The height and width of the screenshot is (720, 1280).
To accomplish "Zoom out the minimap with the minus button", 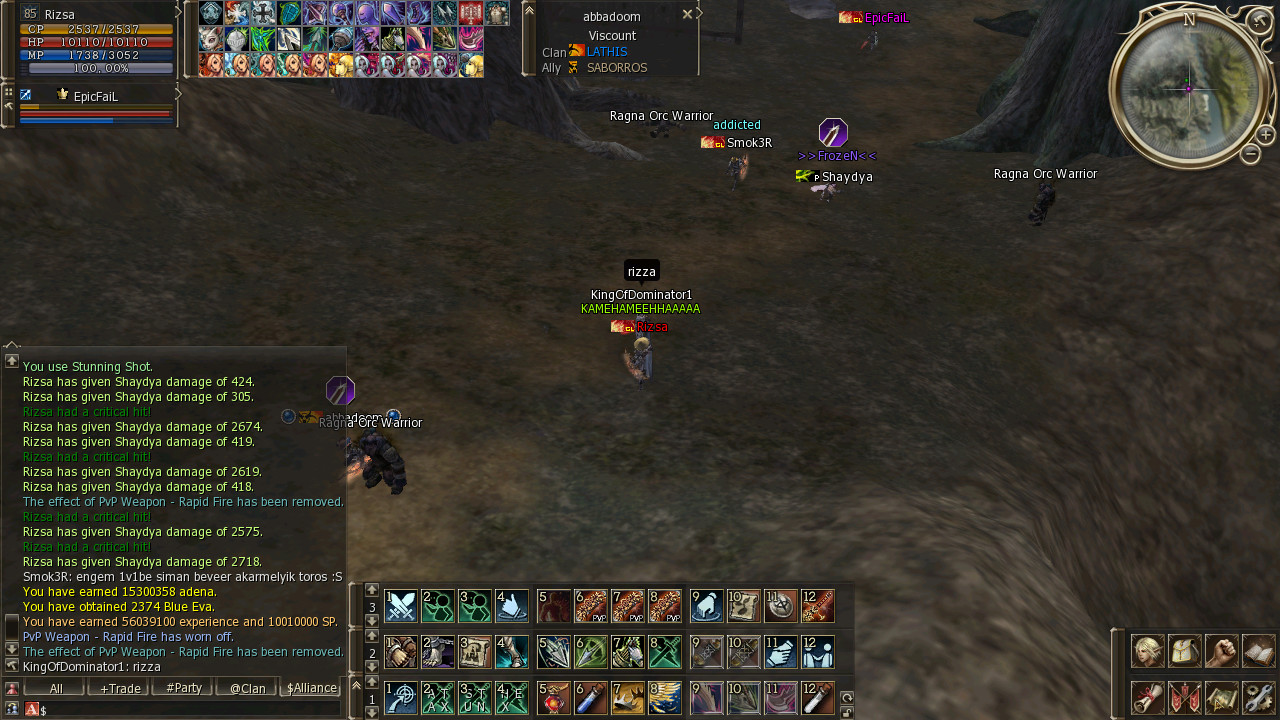I will tap(1250, 154).
